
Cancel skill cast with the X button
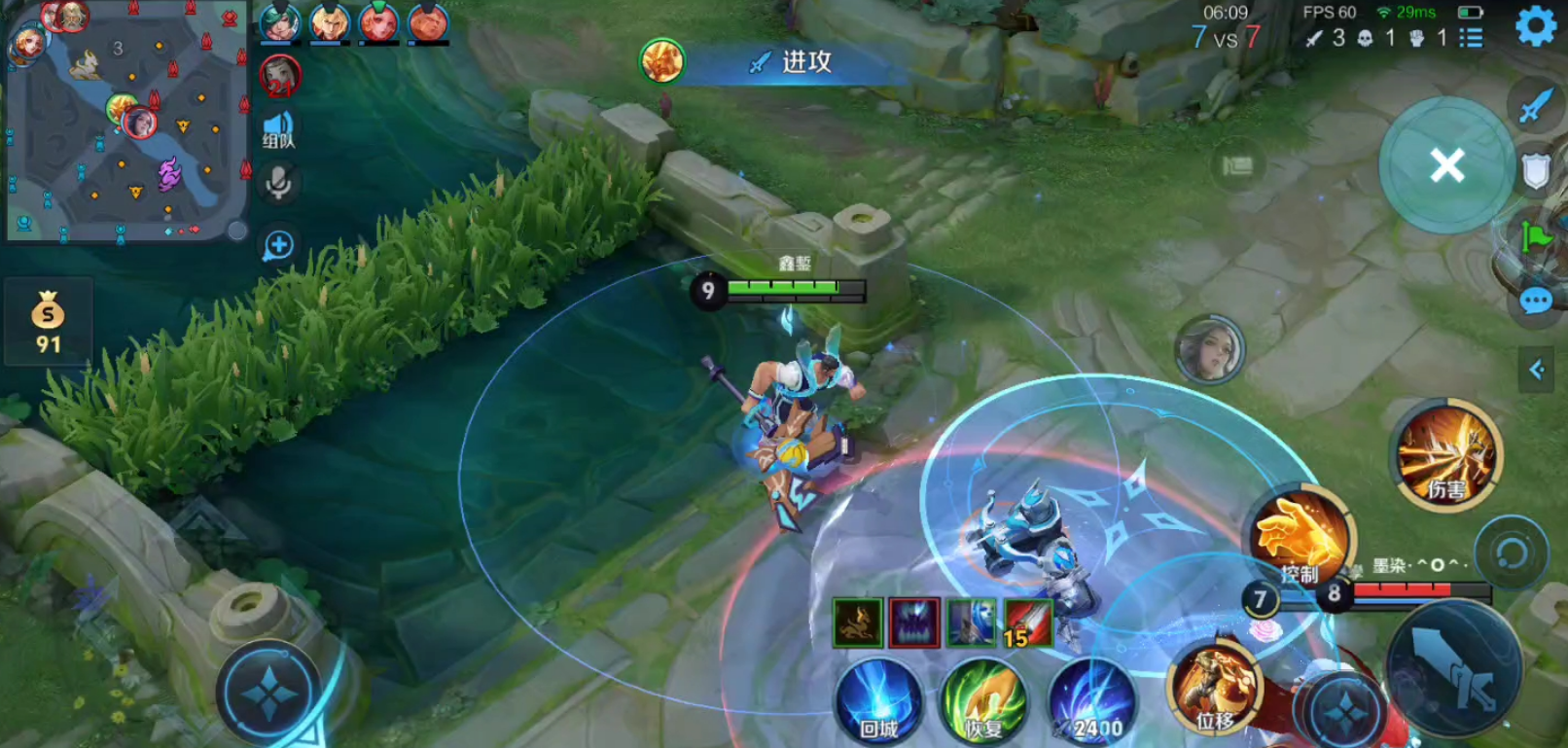click(x=1446, y=165)
